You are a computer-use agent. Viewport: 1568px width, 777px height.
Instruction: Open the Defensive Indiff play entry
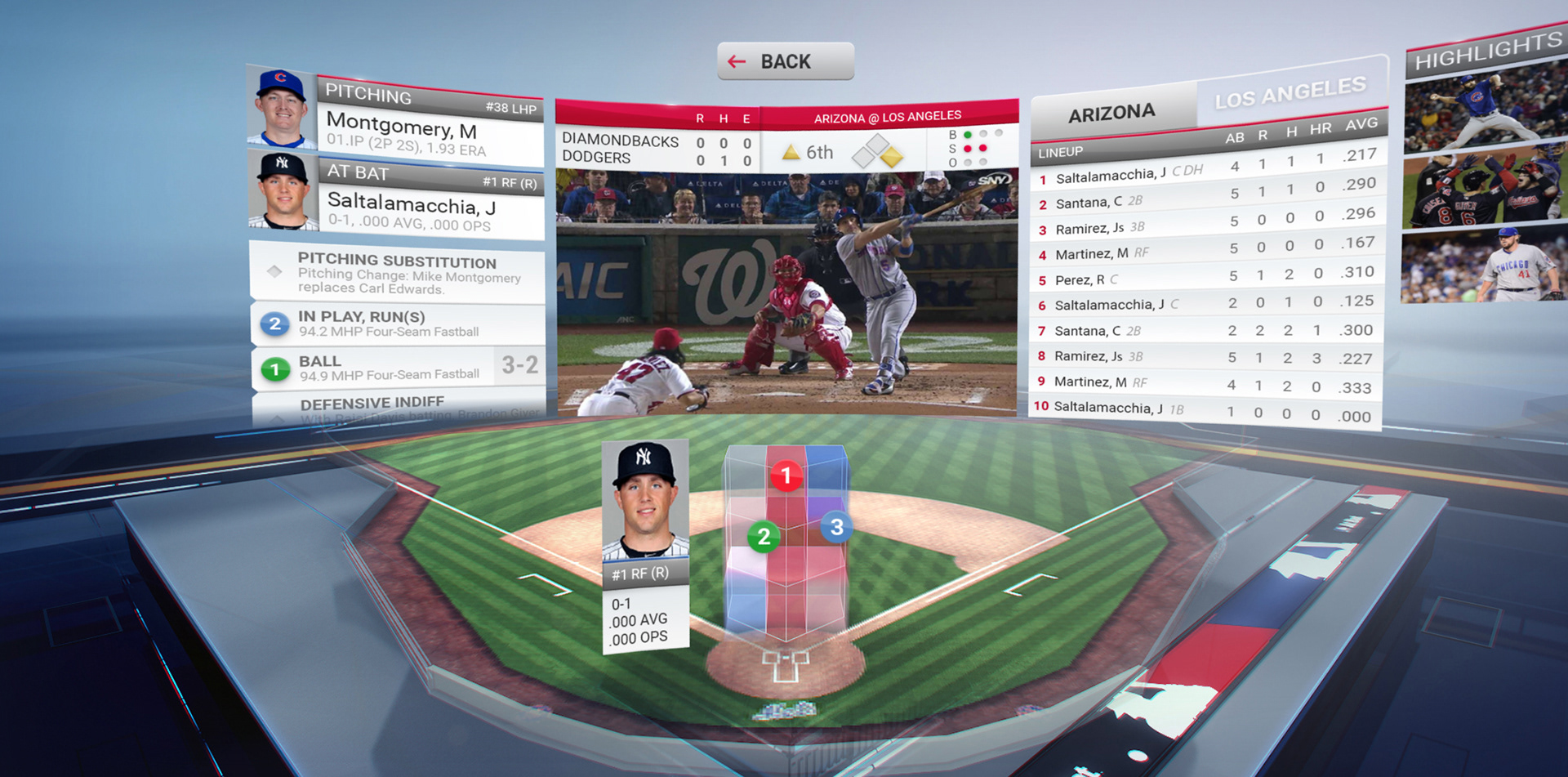tap(398, 404)
